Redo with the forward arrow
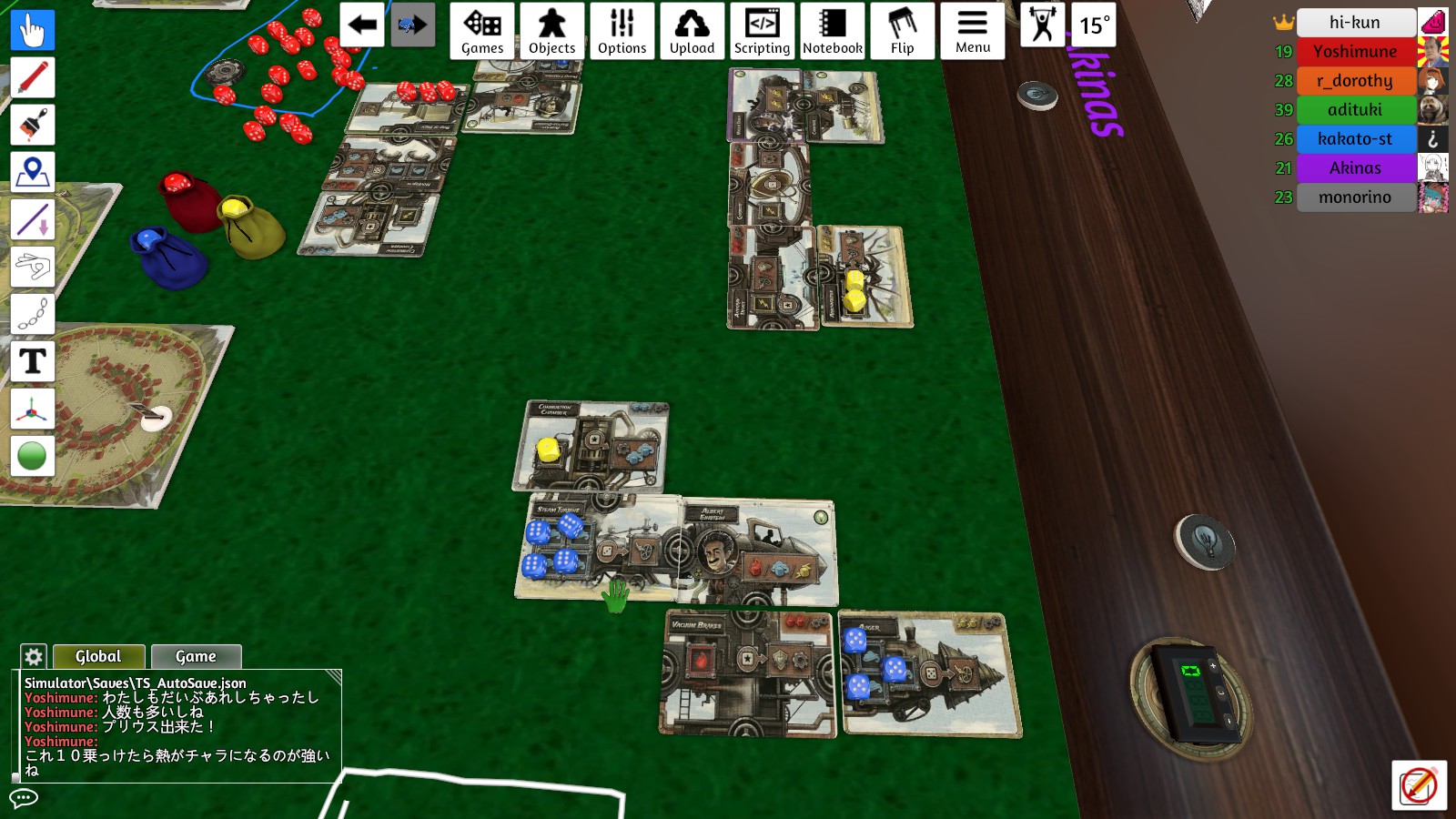 pos(414,26)
